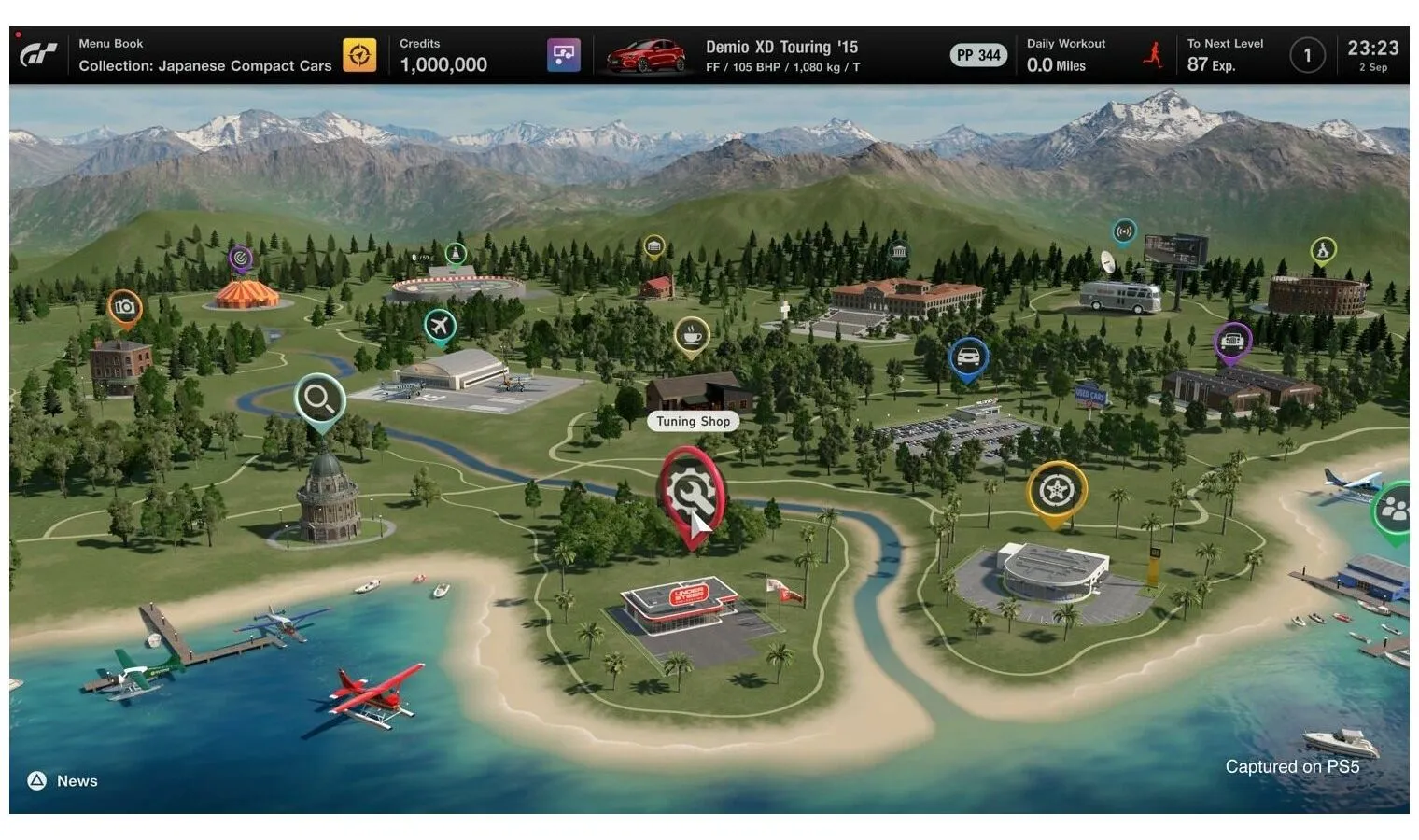Click the GT logo in the top bar

click(39, 55)
